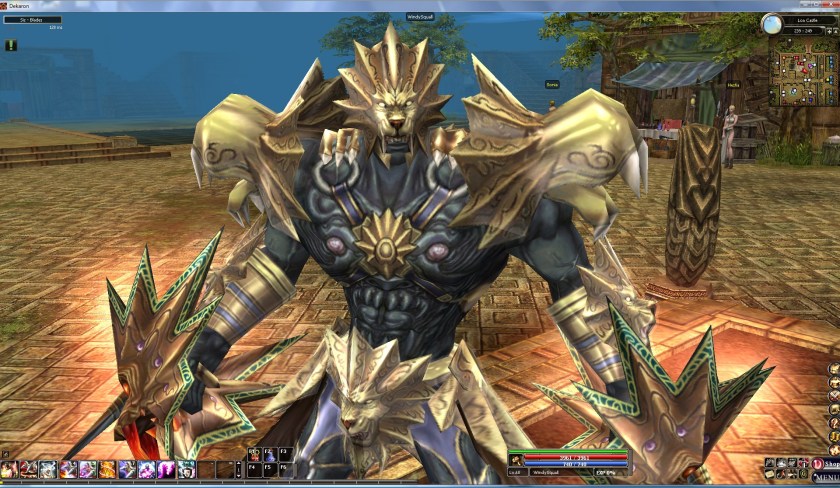Select the F2 quick slot potion
The image size is (840, 488).
(x=268, y=453)
